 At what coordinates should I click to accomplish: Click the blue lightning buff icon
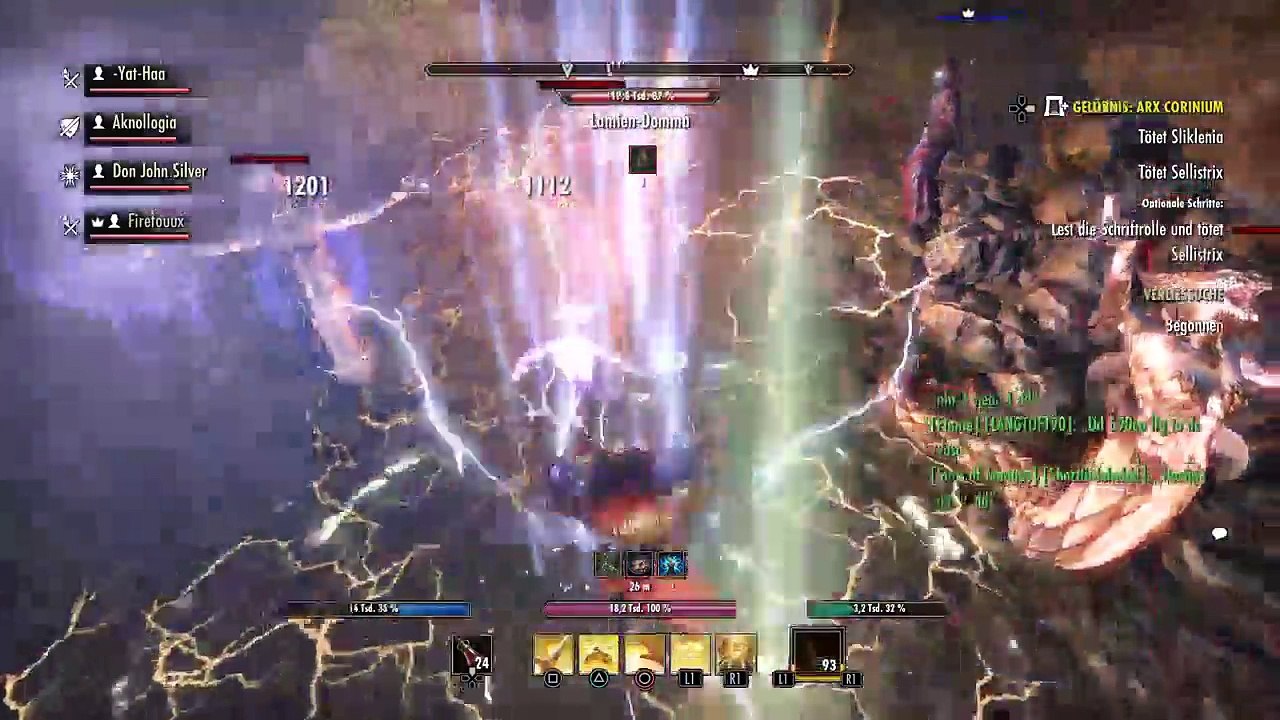pyautogui.click(x=672, y=564)
